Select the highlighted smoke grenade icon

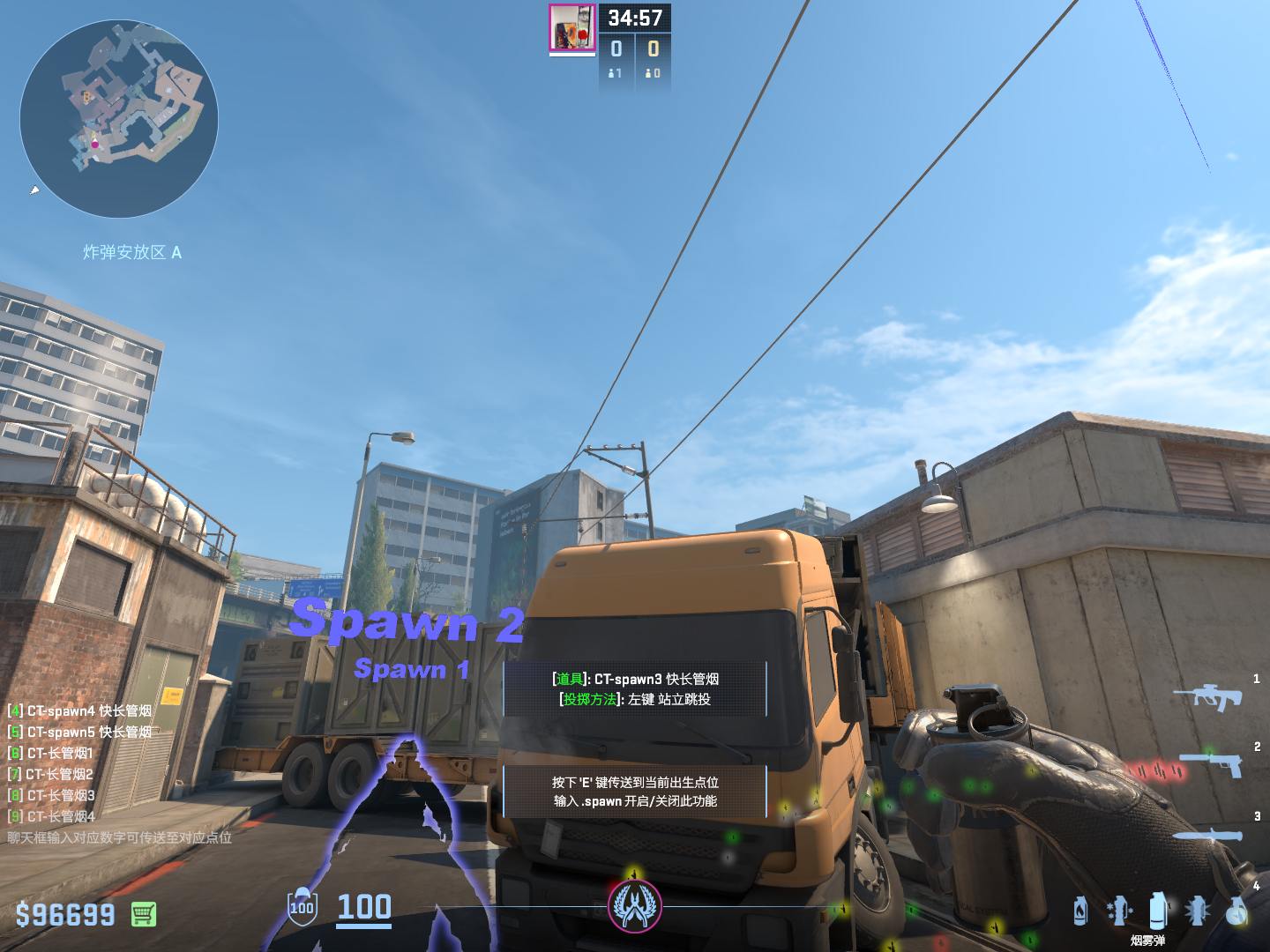[x=1158, y=911]
